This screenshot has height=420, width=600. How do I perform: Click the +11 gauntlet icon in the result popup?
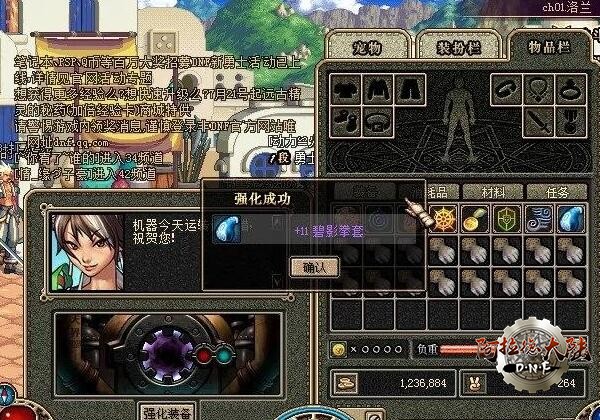point(225,230)
